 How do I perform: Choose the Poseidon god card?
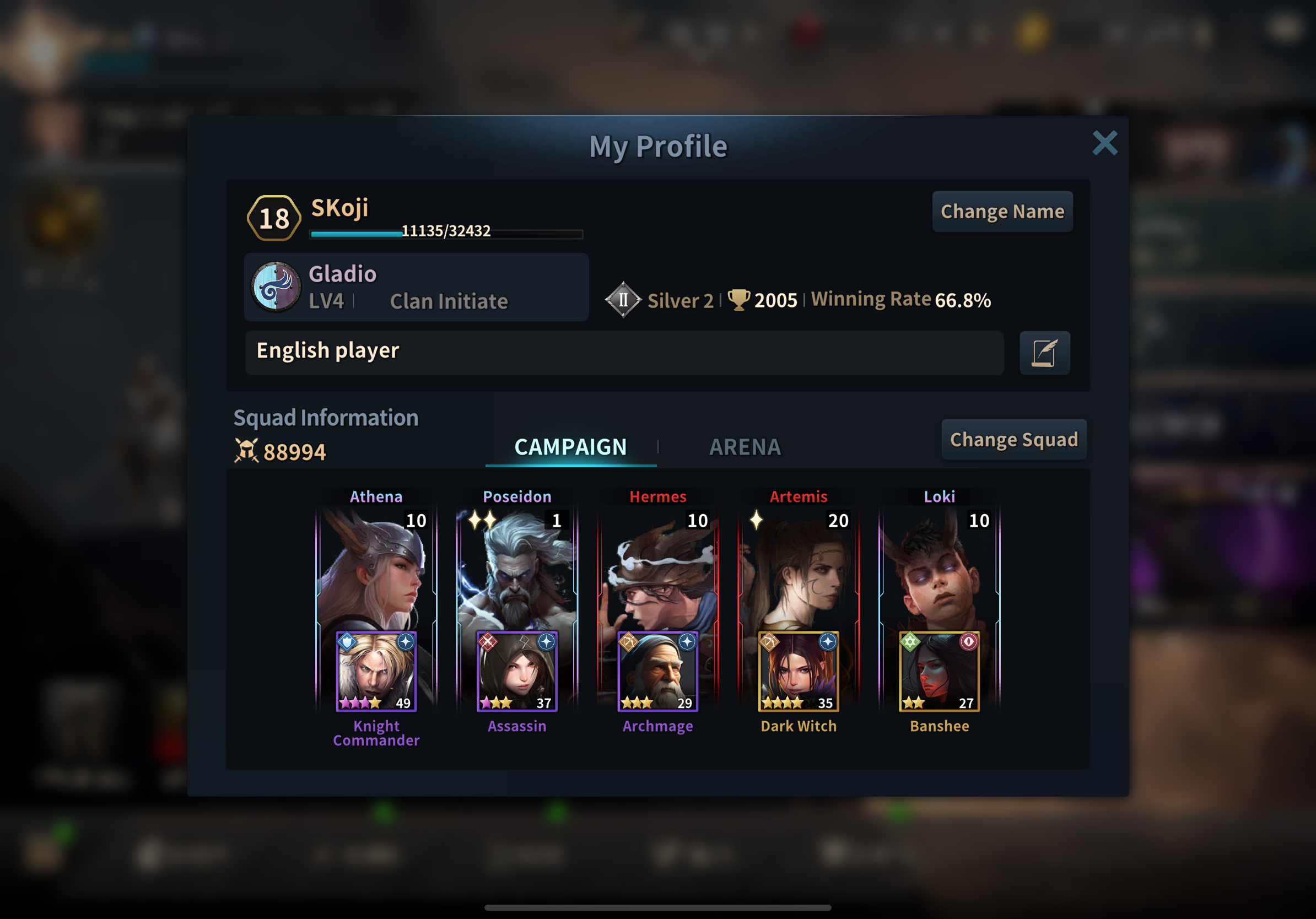click(x=516, y=567)
